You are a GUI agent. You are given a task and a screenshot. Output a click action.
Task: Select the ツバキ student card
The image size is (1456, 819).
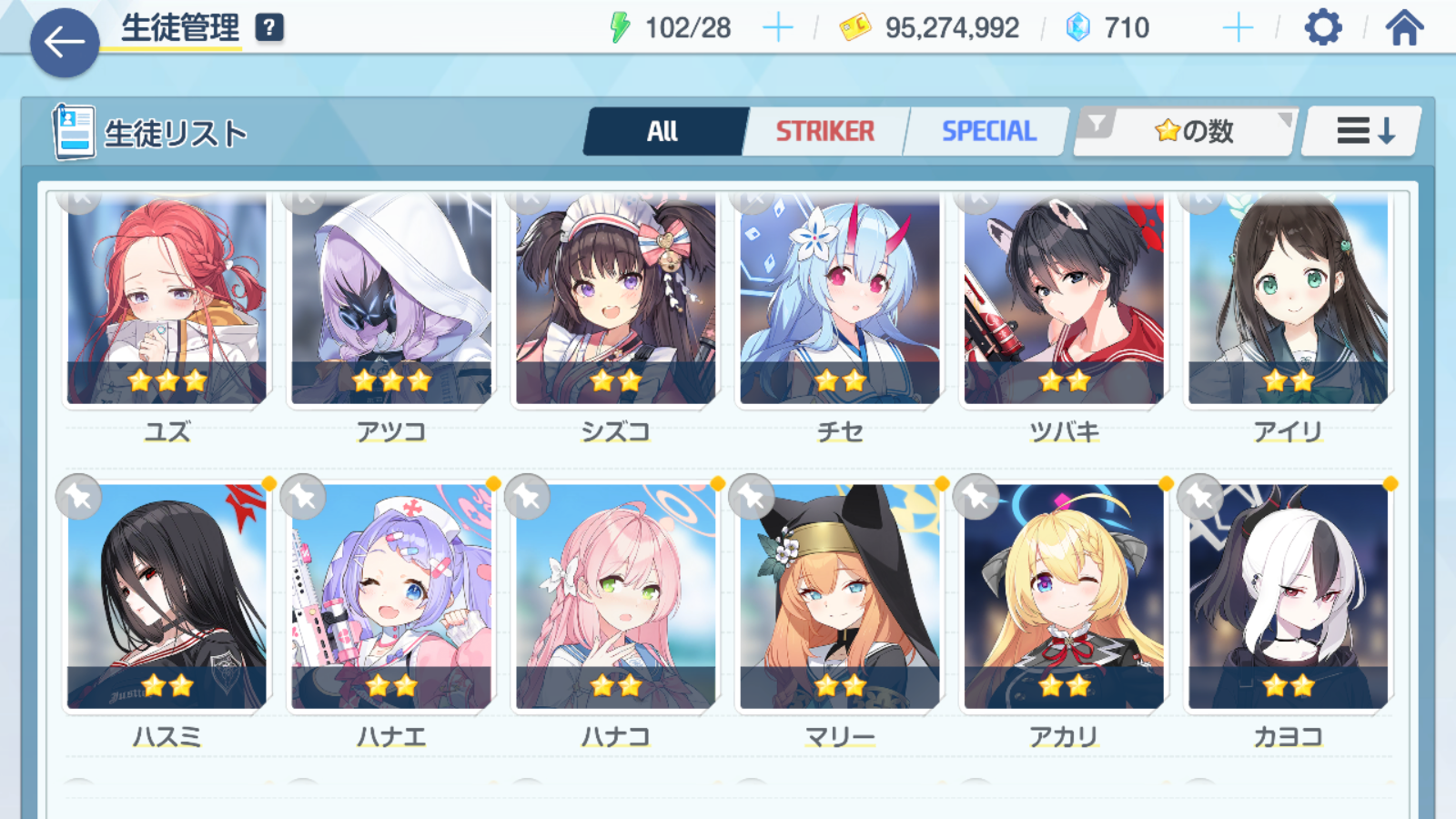(1064, 300)
